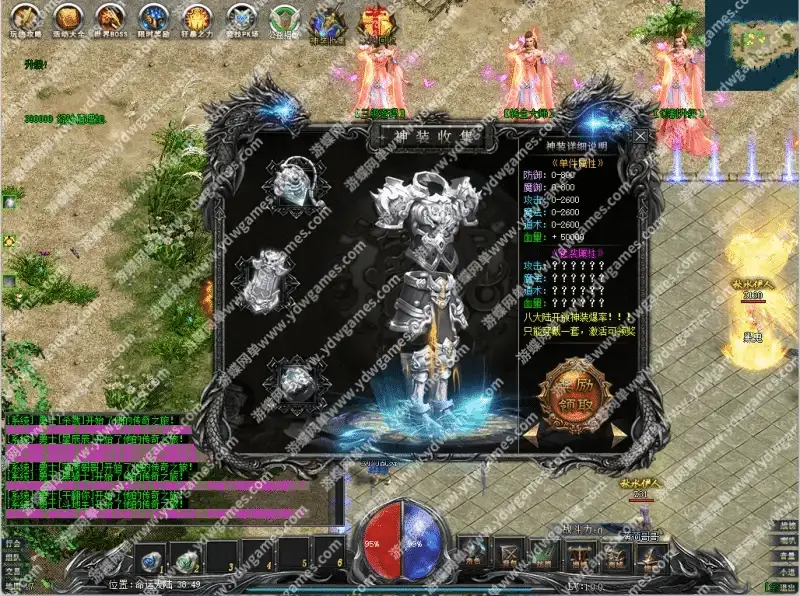The image size is (800, 596).
Task: Open the 交易 trade side button
Action: point(11,572)
